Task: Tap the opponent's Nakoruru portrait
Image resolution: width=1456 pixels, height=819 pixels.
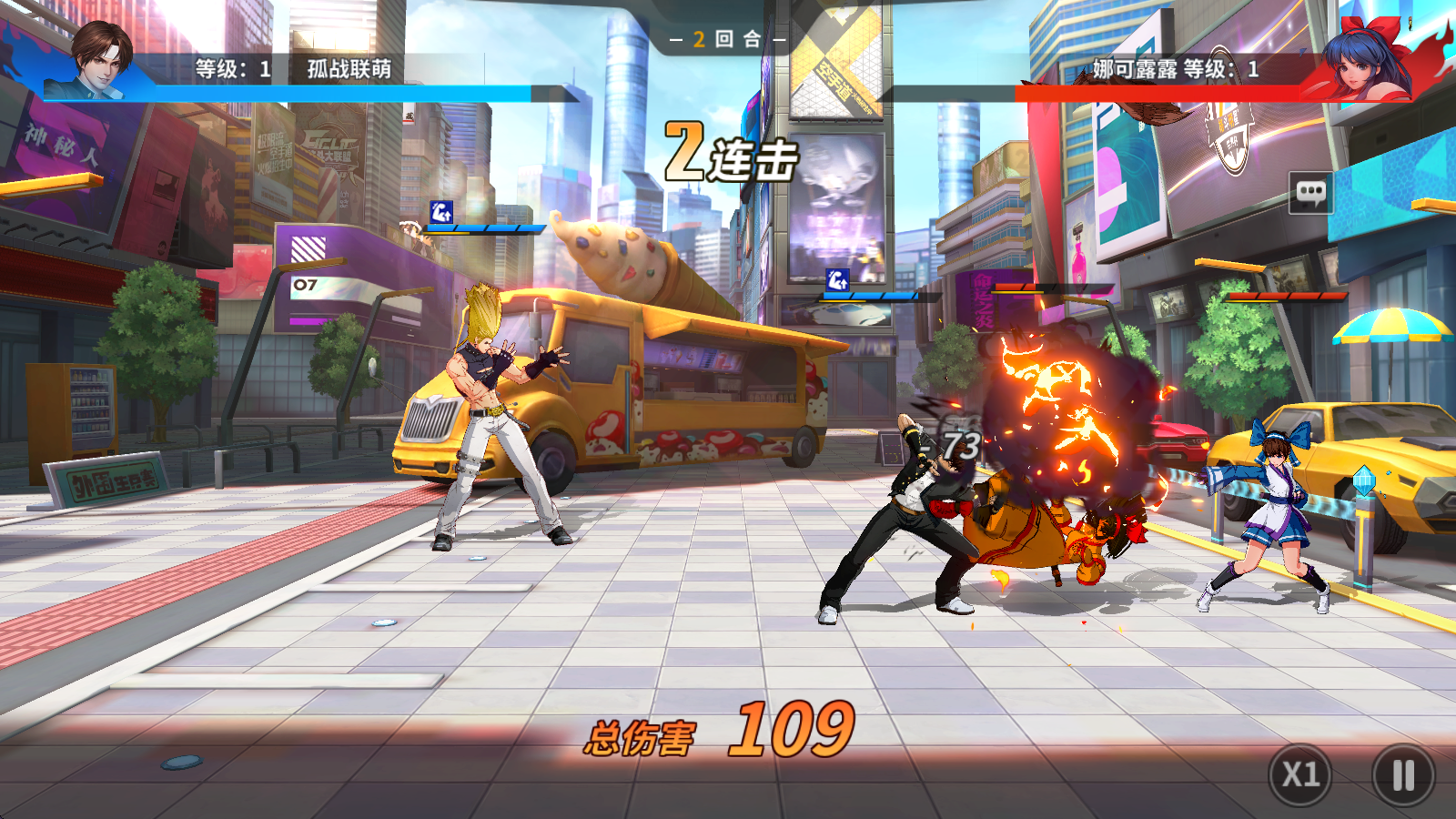Action: click(x=1361, y=60)
